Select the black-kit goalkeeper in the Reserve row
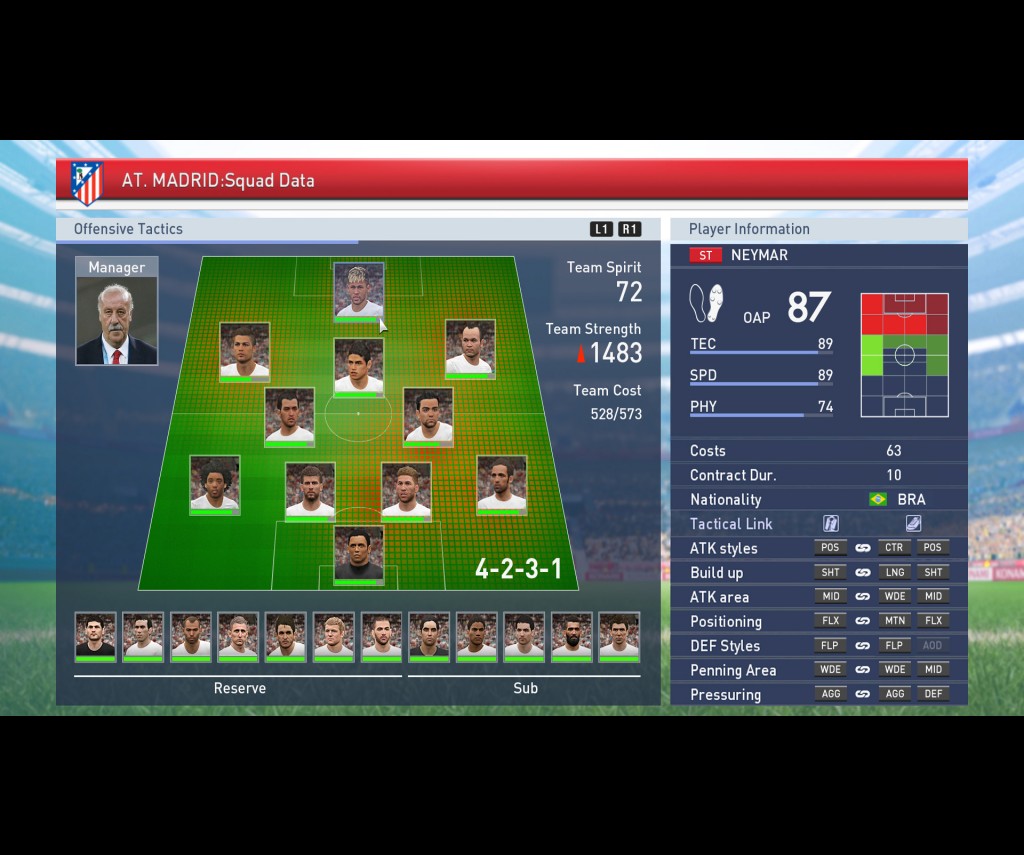The image size is (1024, 855). point(96,636)
